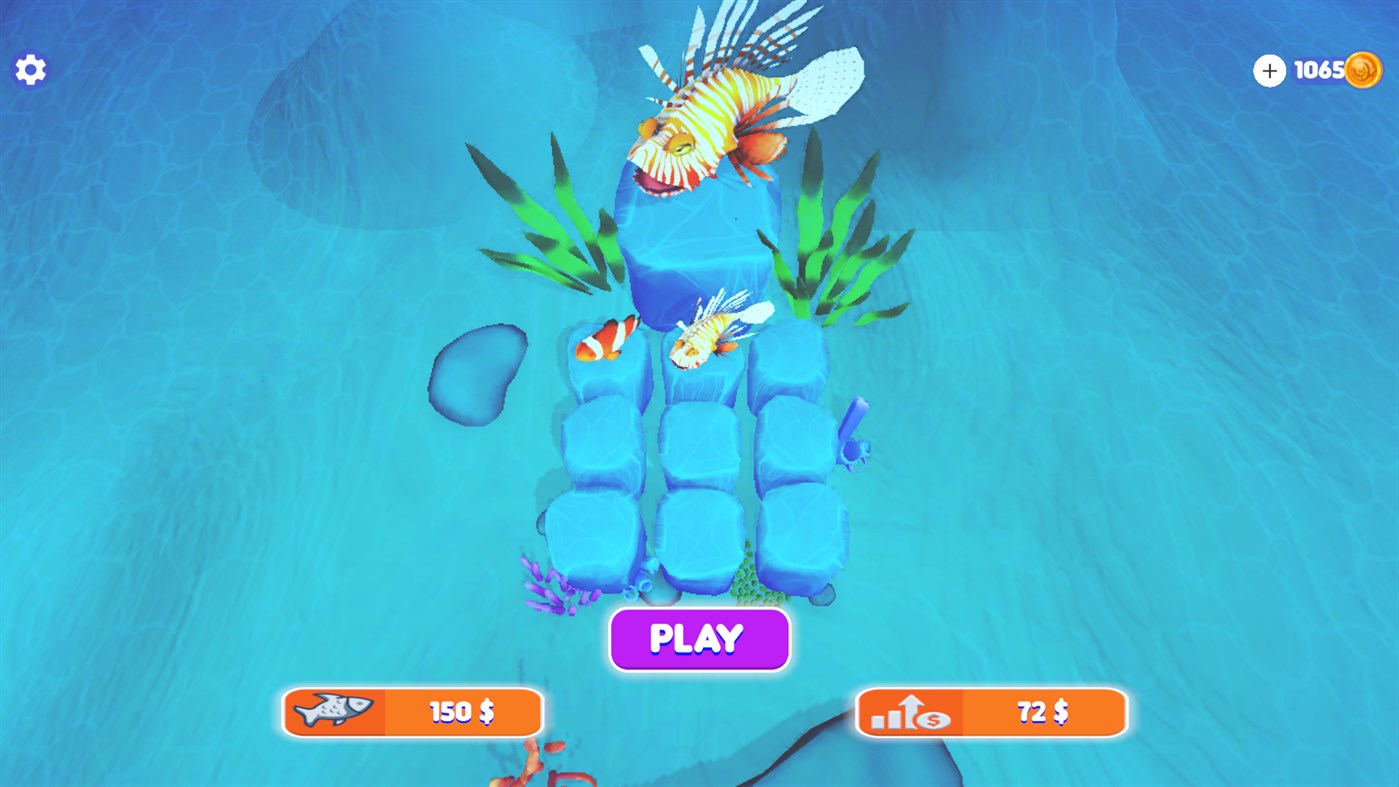This screenshot has height=787, width=1399.
Task: Click the dollar coin symbol on the income upgrade icon
Action: click(932, 718)
